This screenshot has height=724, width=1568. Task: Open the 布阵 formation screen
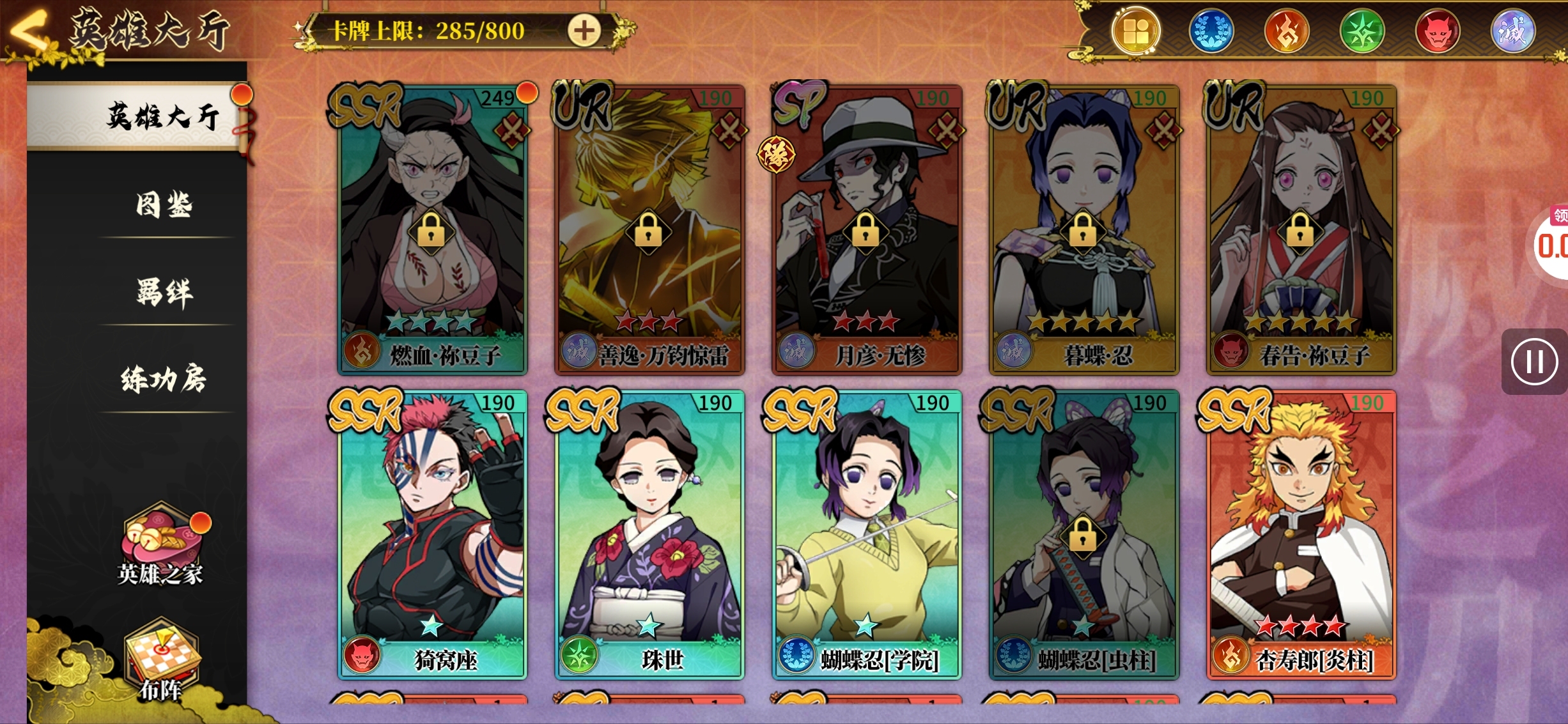[x=161, y=661]
